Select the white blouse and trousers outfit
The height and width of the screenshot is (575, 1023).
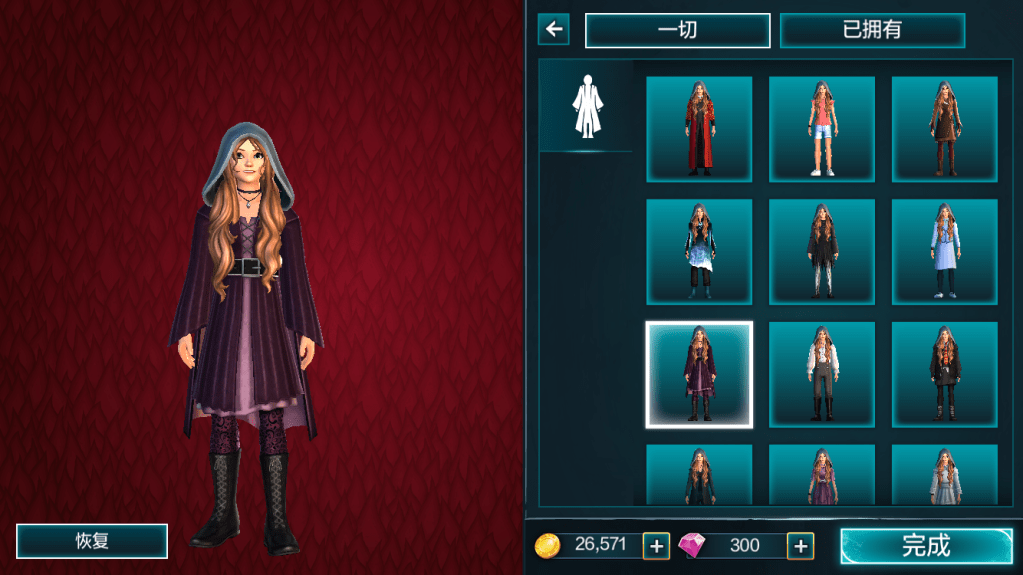coord(821,375)
